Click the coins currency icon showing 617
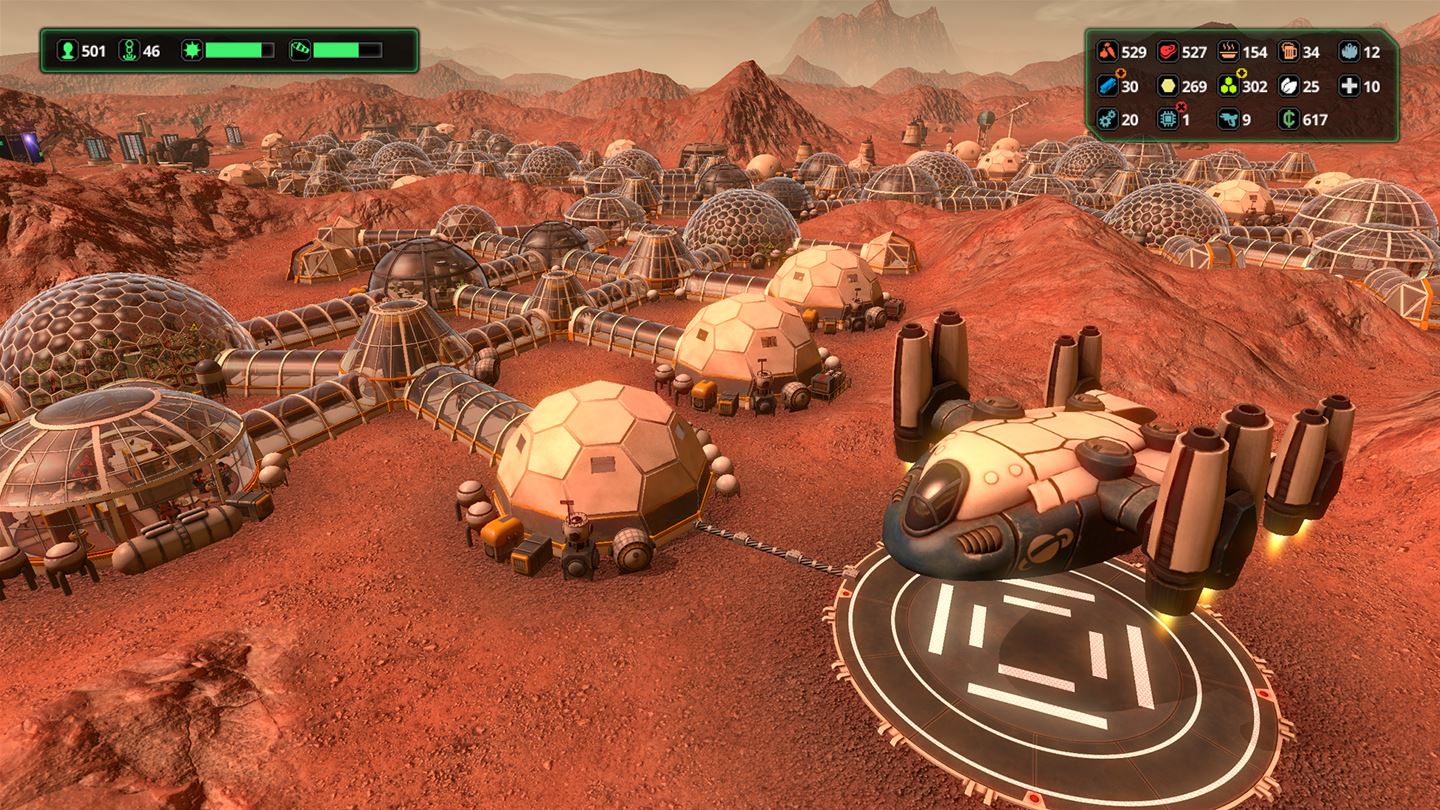 (1290, 118)
